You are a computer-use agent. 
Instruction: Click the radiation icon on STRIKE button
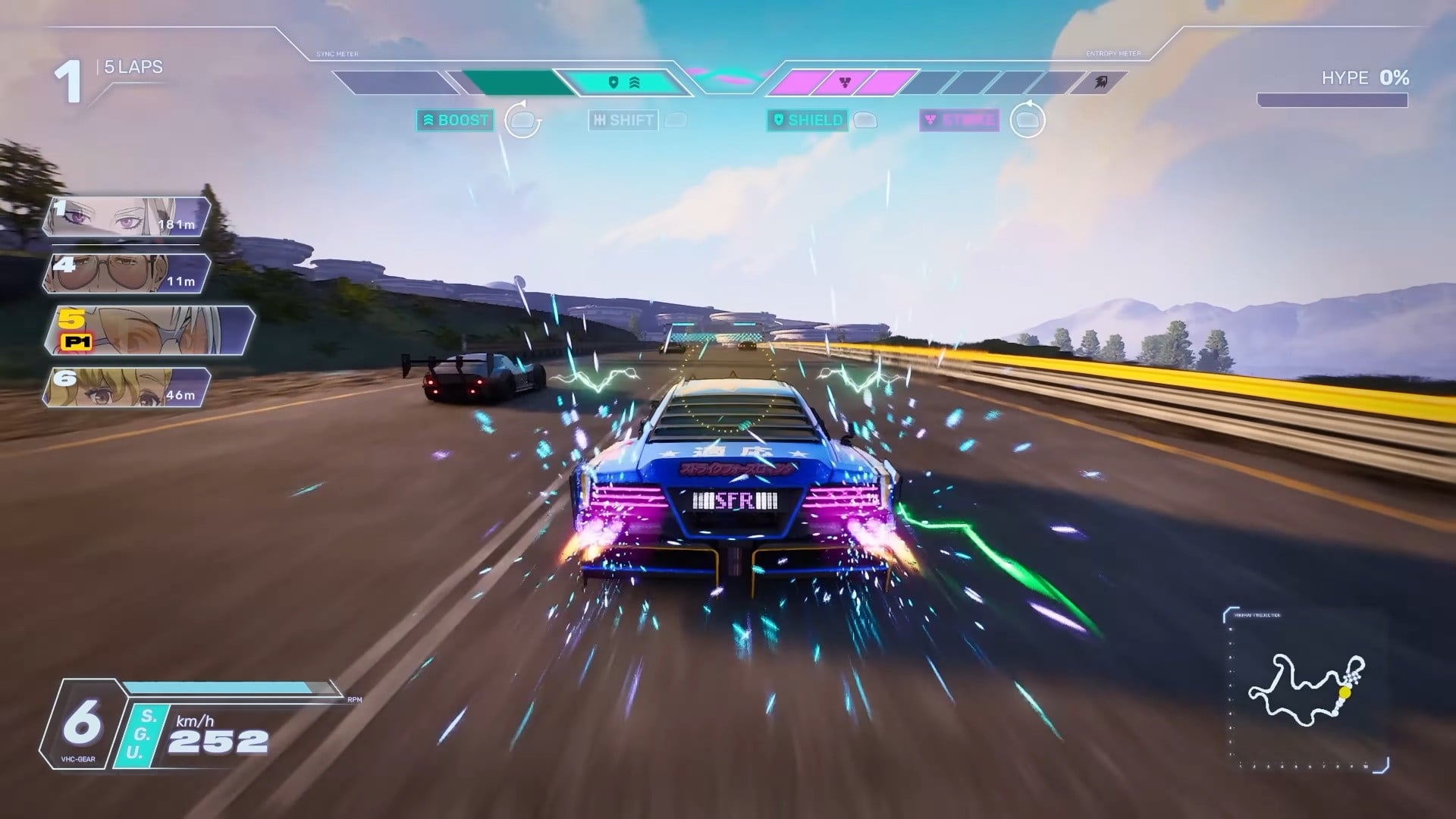932,119
